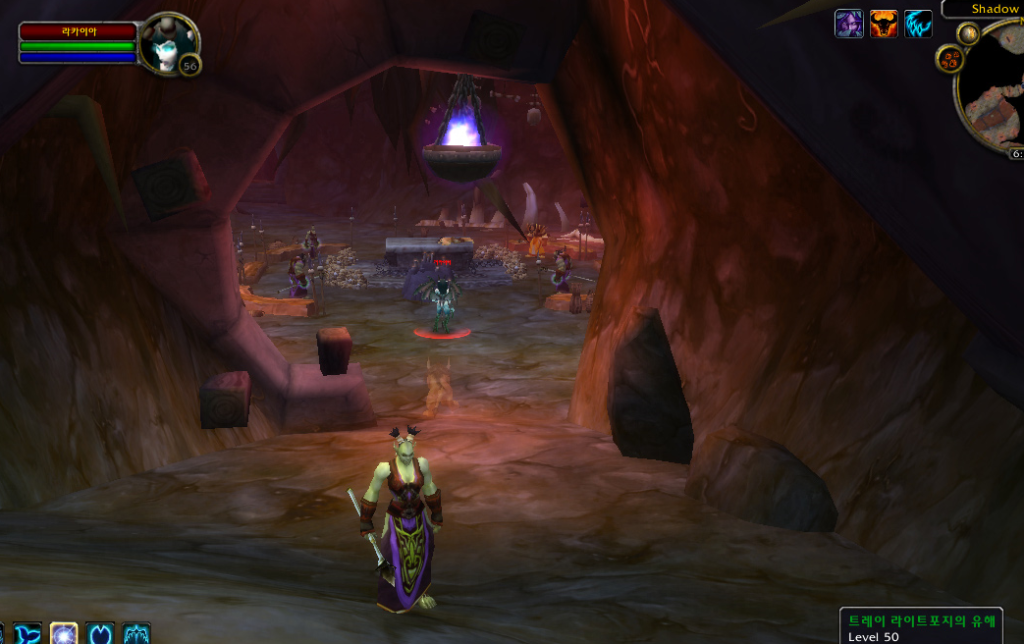This screenshot has height=644, width=1024.
Task: Activate the dark blue shield-shaped ability
Action: (100, 634)
